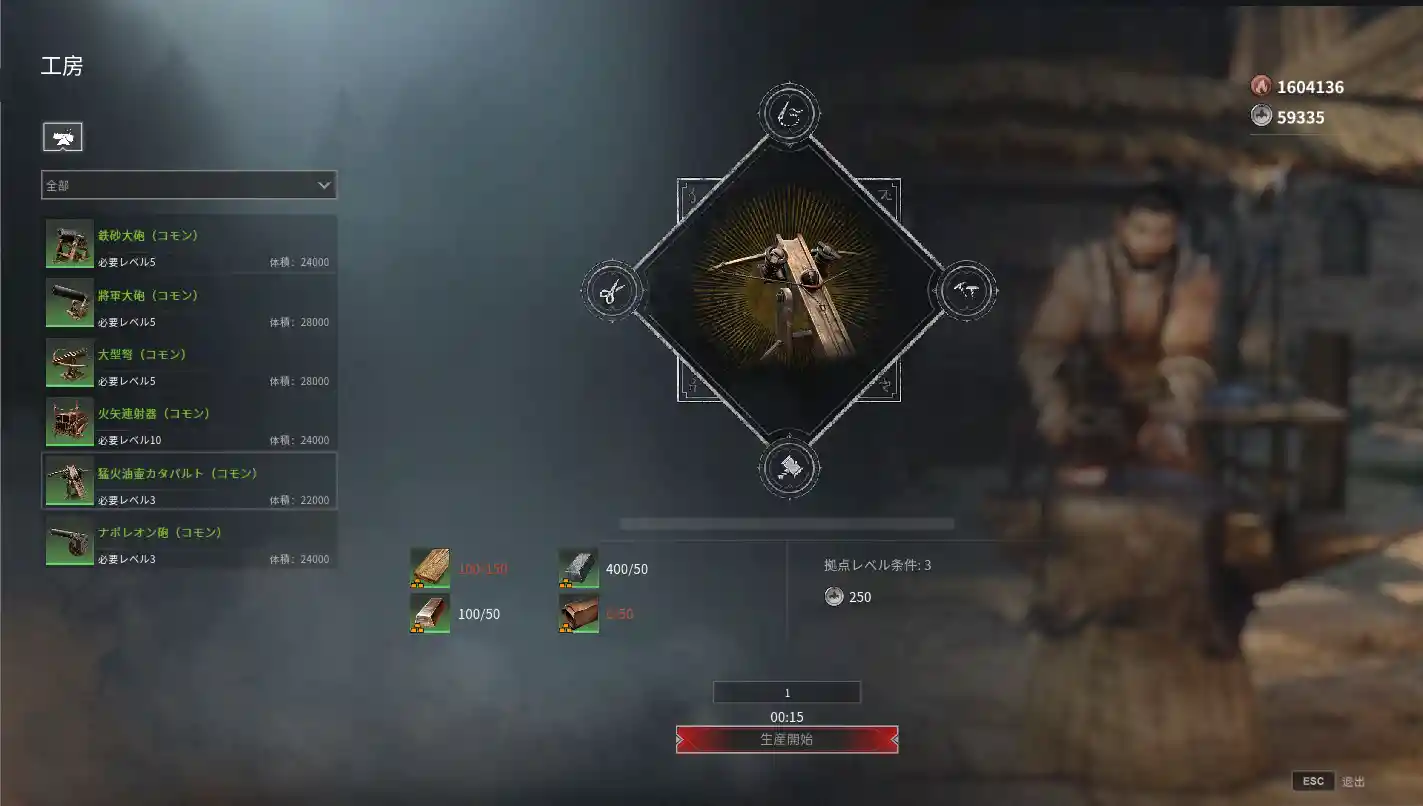
Task: Select 火矢連射器 (コモン) from the list
Action: [189, 421]
